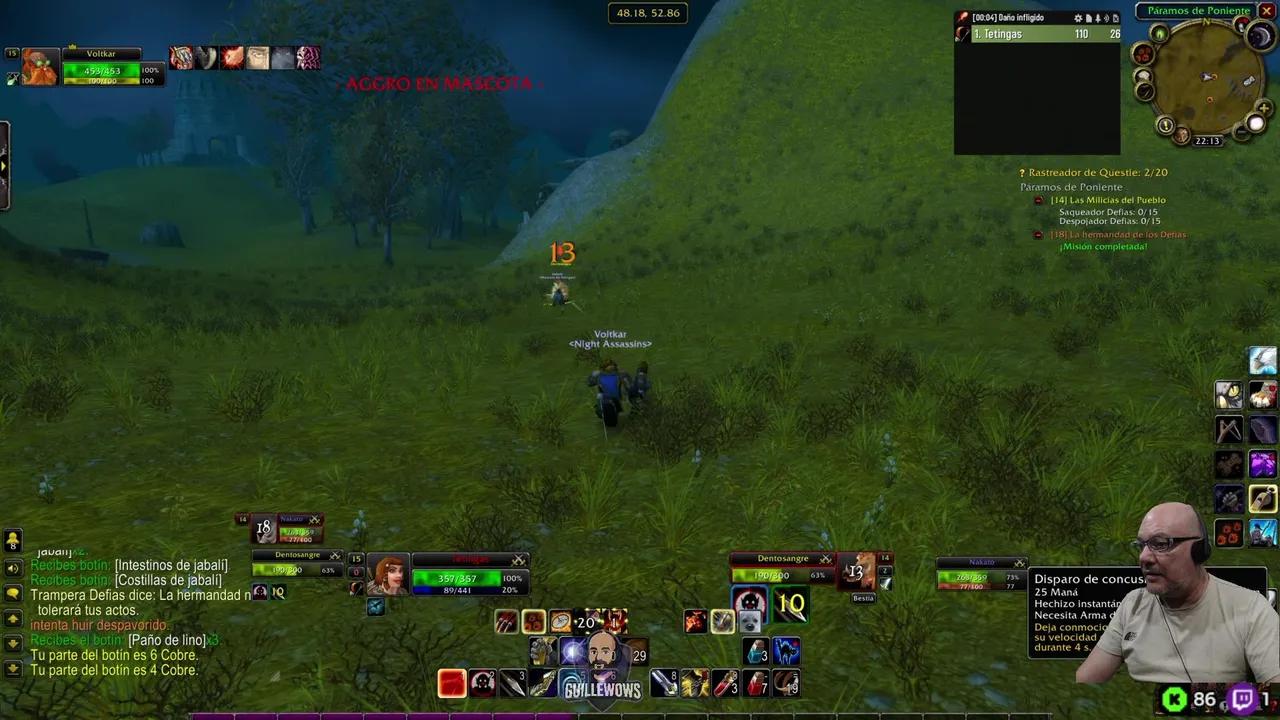
Task: Collapse the Las Milicias del Pueblo quest entry
Action: tap(1038, 200)
